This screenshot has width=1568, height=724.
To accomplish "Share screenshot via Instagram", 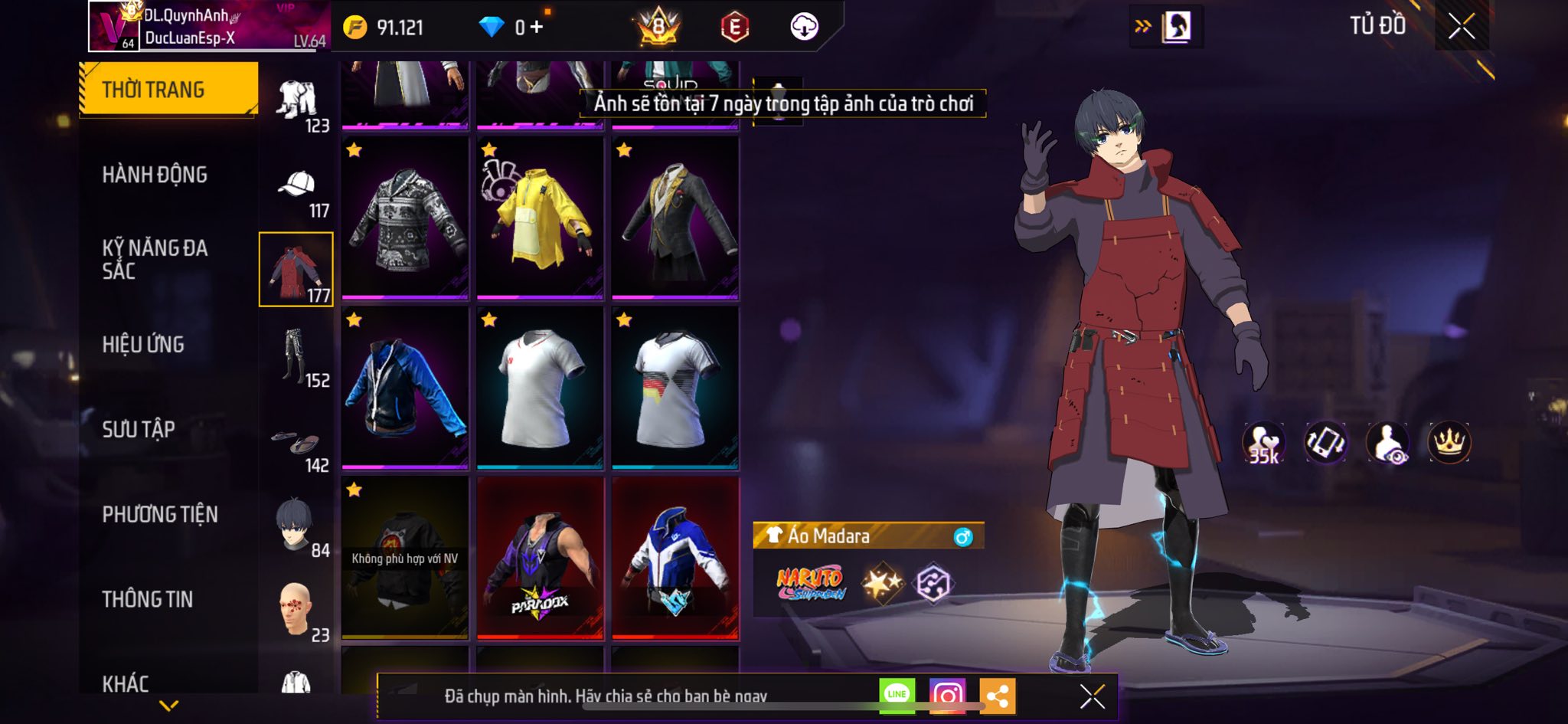I will (x=947, y=695).
